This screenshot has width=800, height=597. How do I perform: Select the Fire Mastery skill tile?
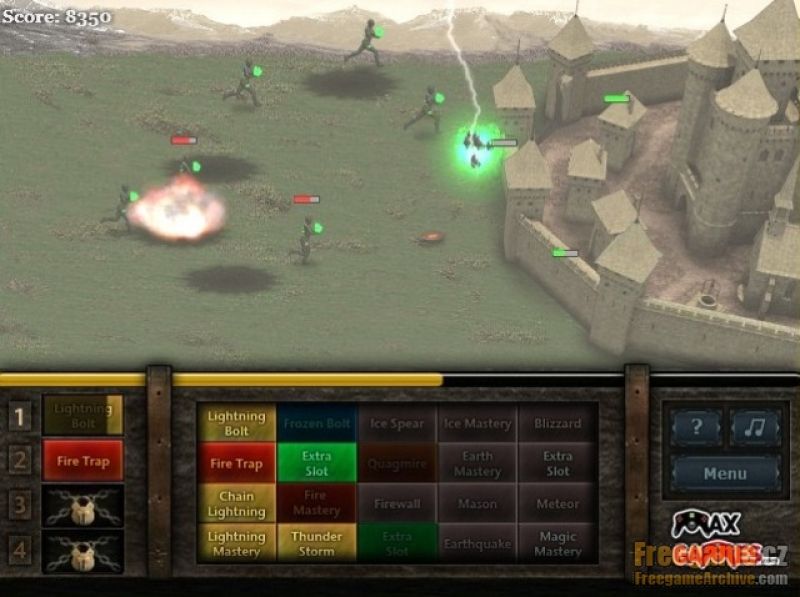coord(317,503)
